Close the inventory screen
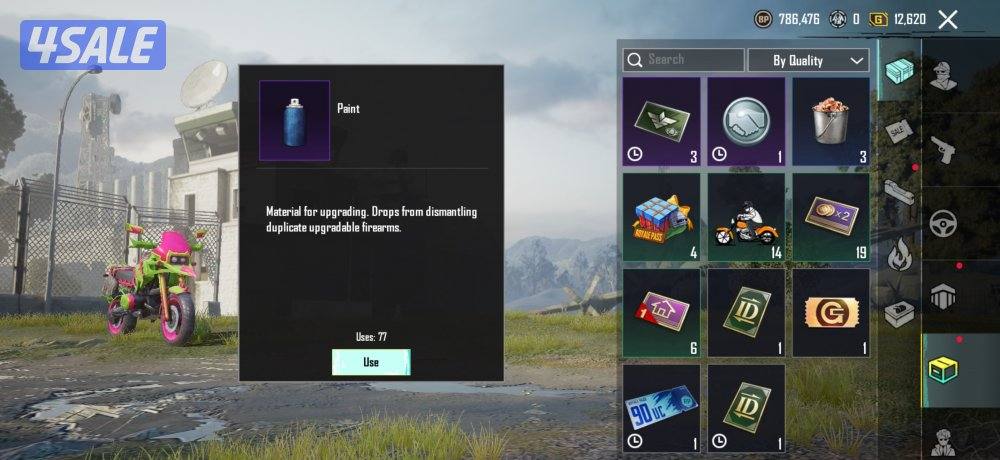The image size is (1000, 460). coord(948,19)
